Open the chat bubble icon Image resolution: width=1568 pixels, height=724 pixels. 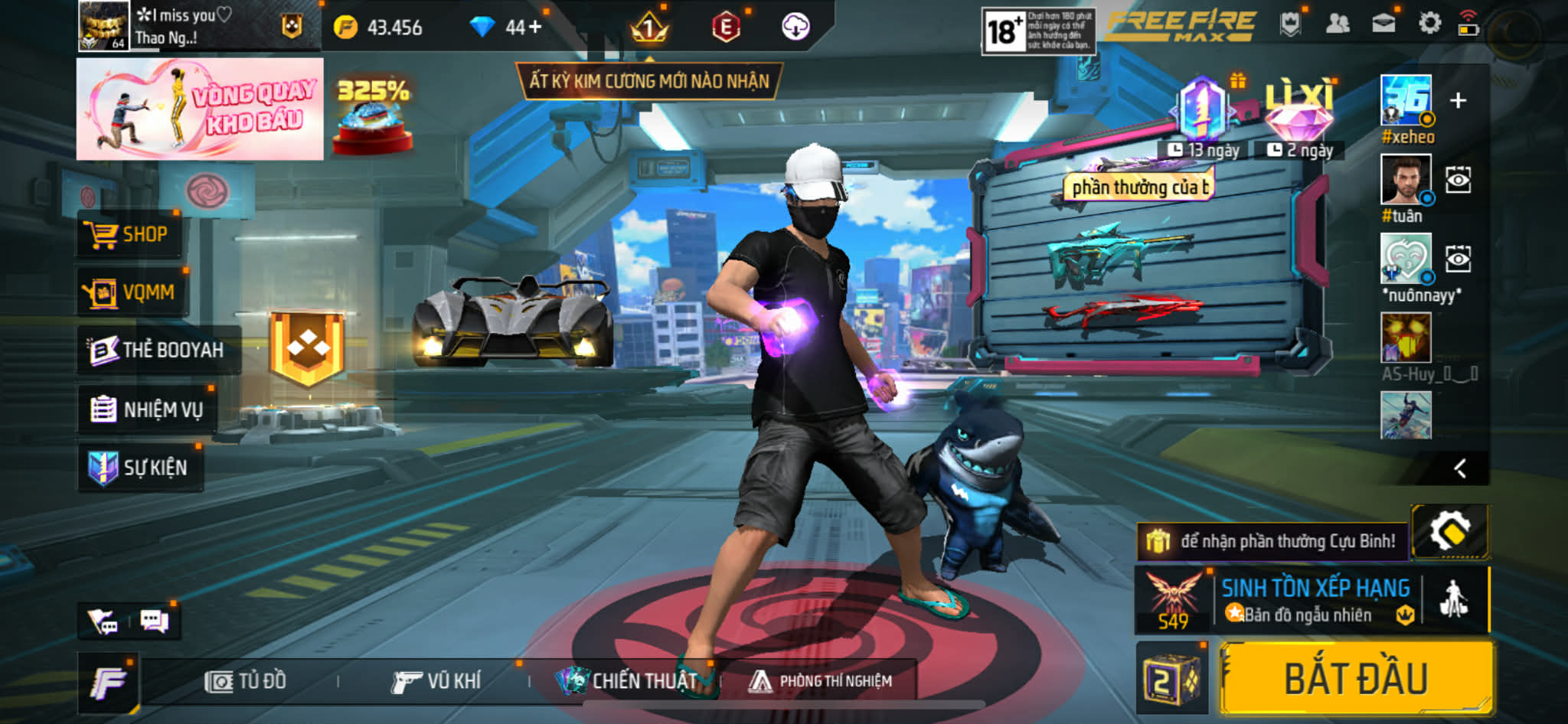click(x=154, y=621)
